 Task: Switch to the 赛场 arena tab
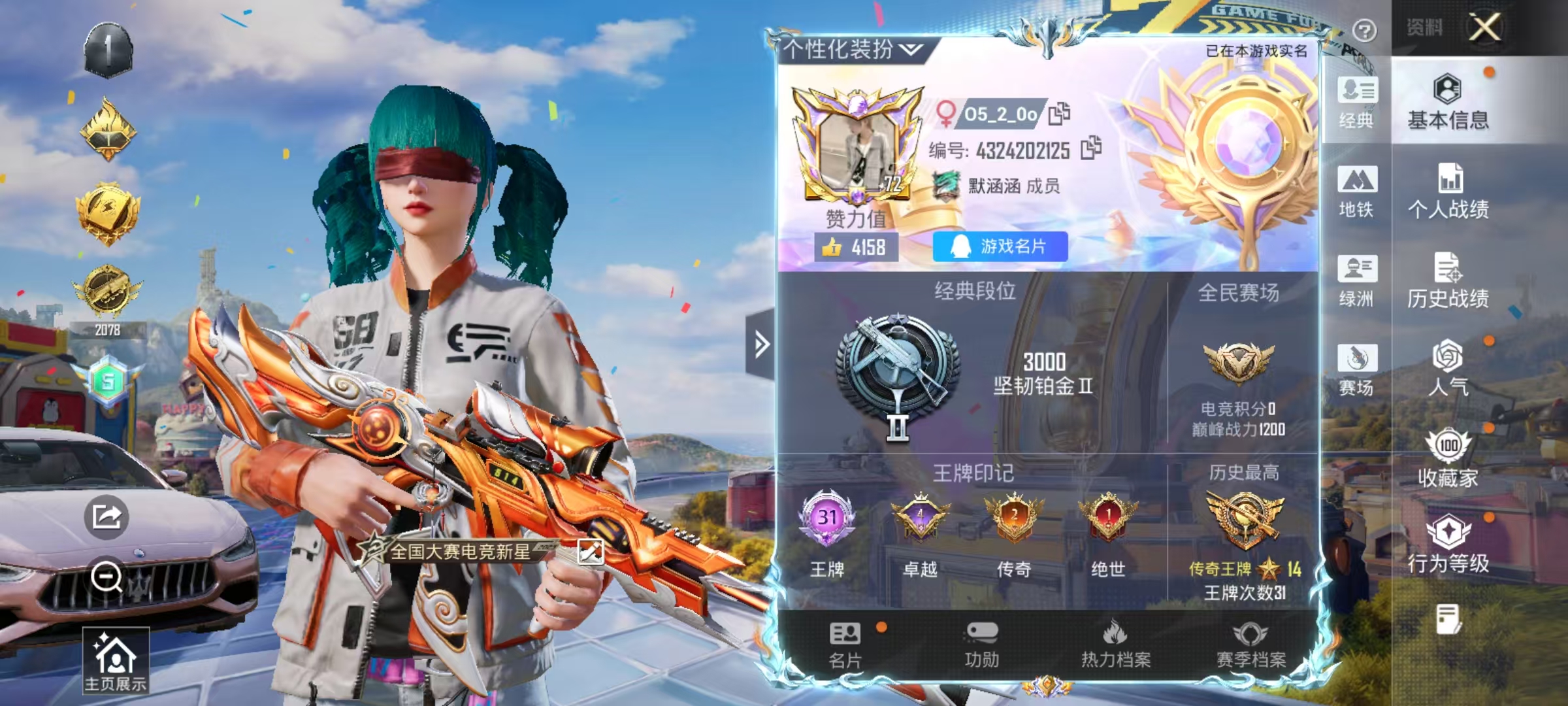(x=1356, y=370)
